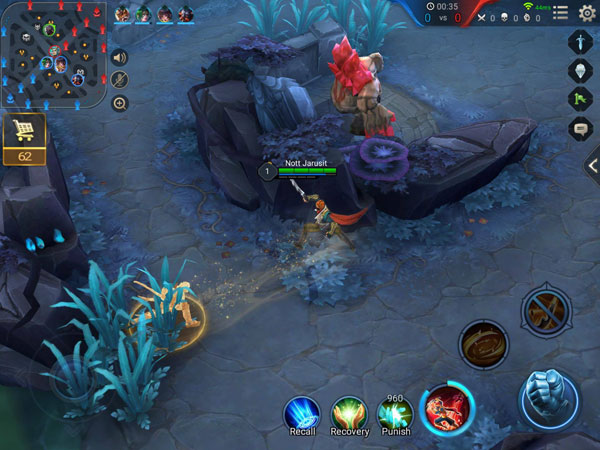Expand the side panel arrow tab
600x450 pixels.
click(x=593, y=166)
